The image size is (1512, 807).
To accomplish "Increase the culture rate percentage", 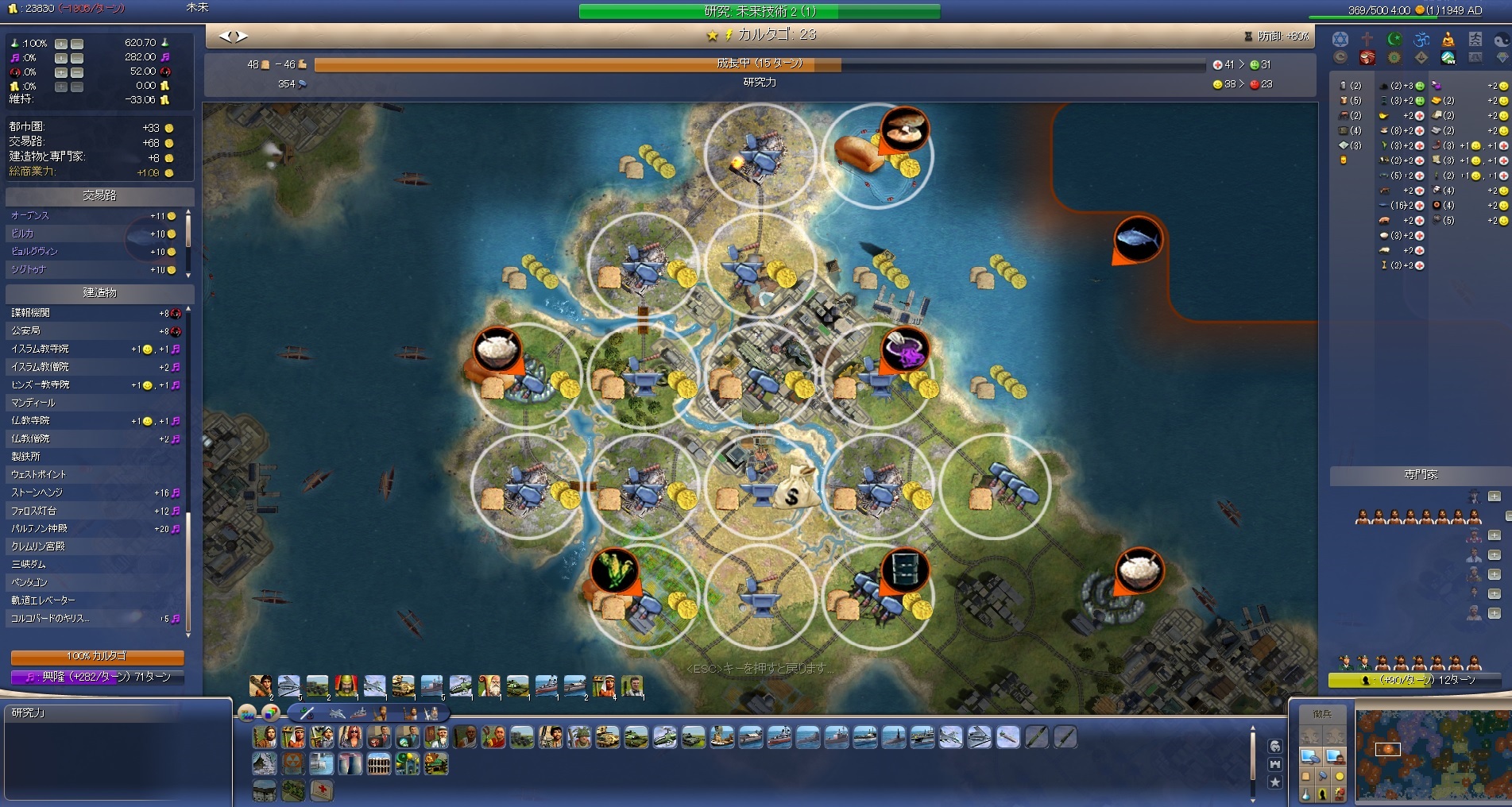I will coord(61,58).
